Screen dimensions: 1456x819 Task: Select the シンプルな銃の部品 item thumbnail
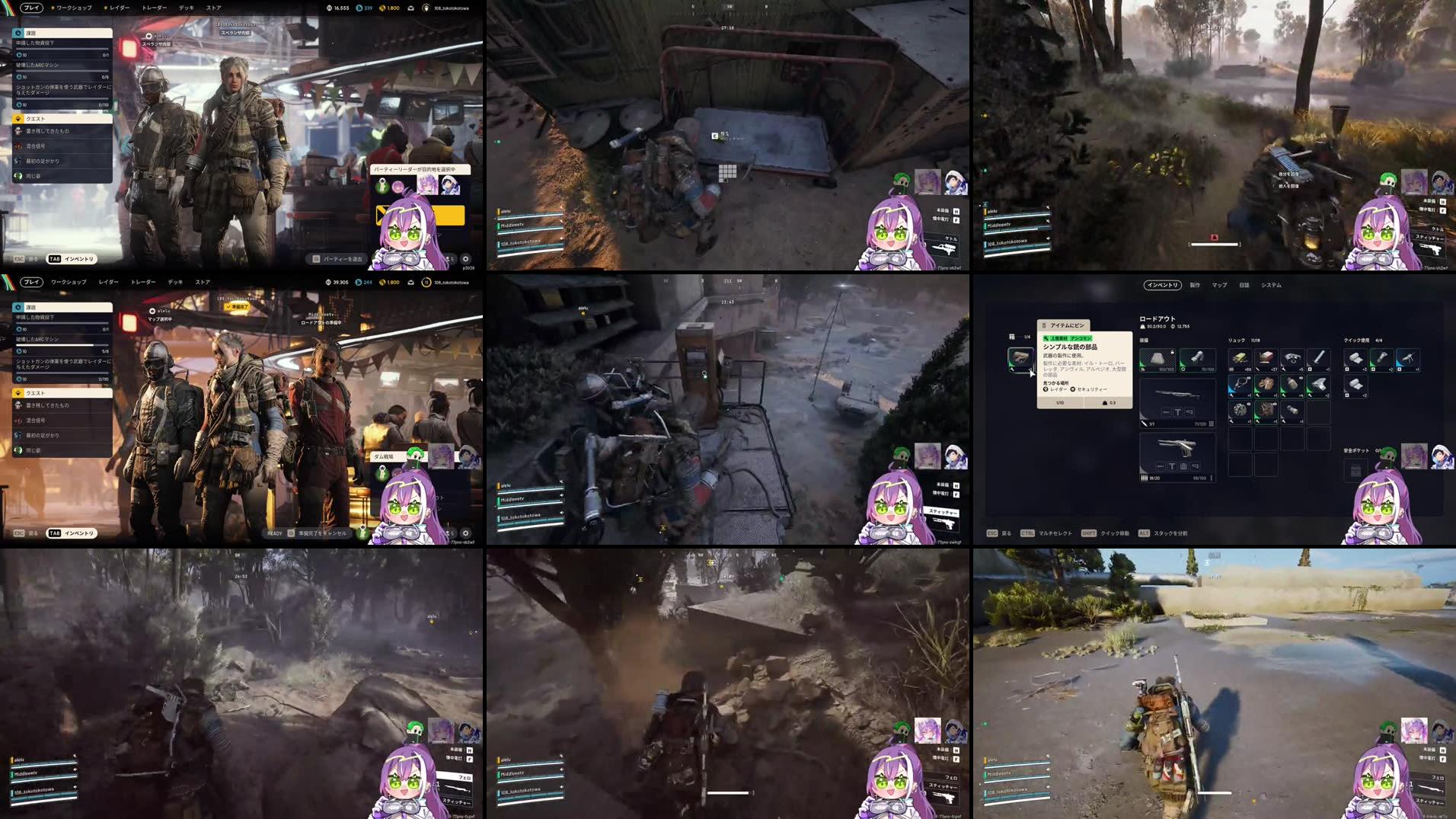tap(1020, 360)
